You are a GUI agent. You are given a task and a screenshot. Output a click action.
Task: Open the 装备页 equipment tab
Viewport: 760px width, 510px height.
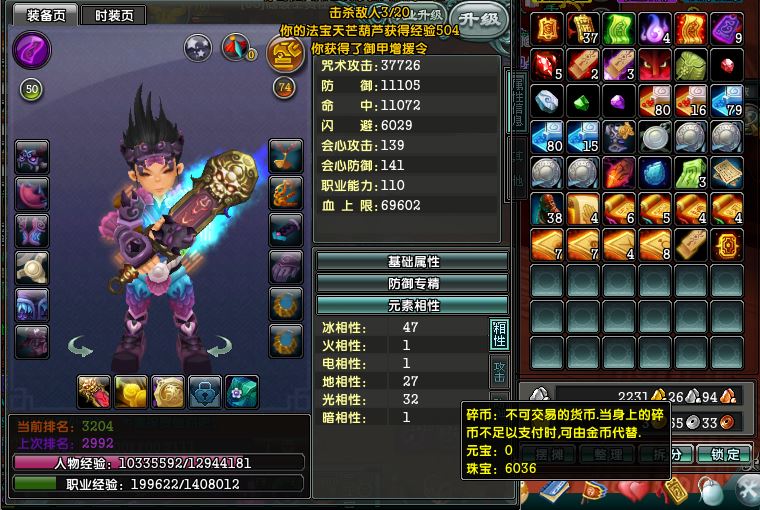[x=45, y=15]
